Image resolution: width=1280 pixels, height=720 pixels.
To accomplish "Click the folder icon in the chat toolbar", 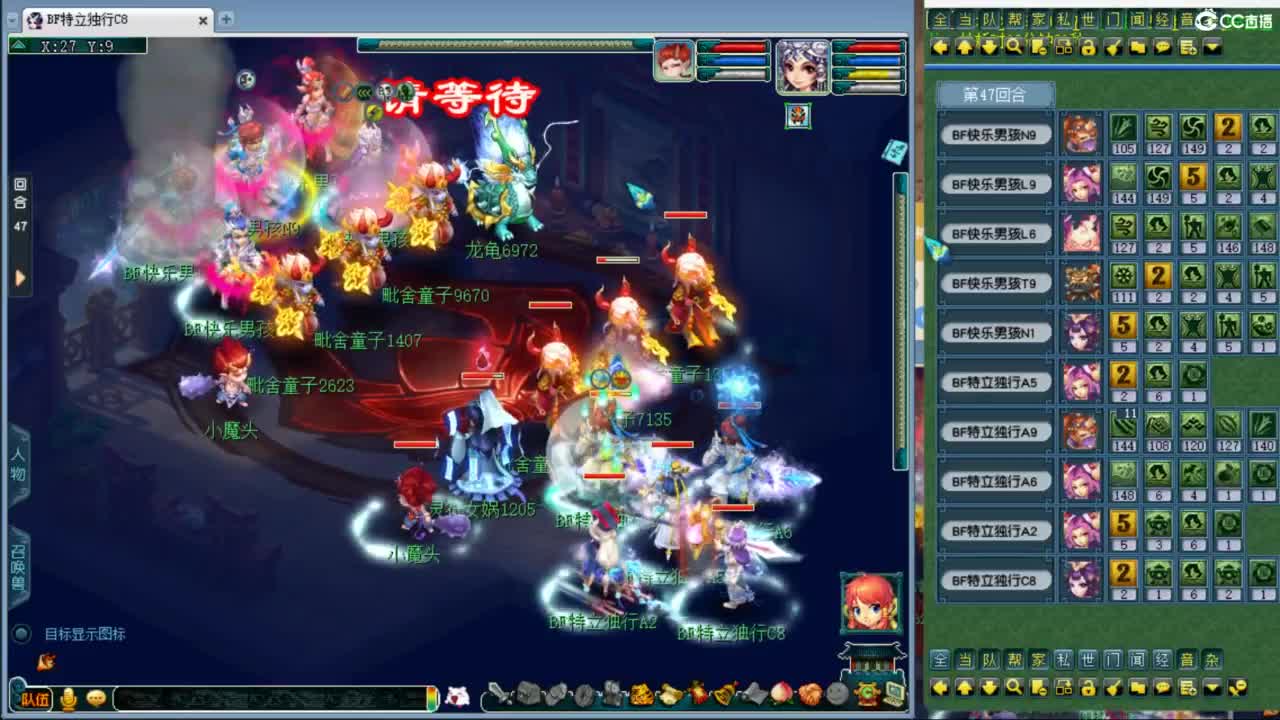I will 1136,46.
